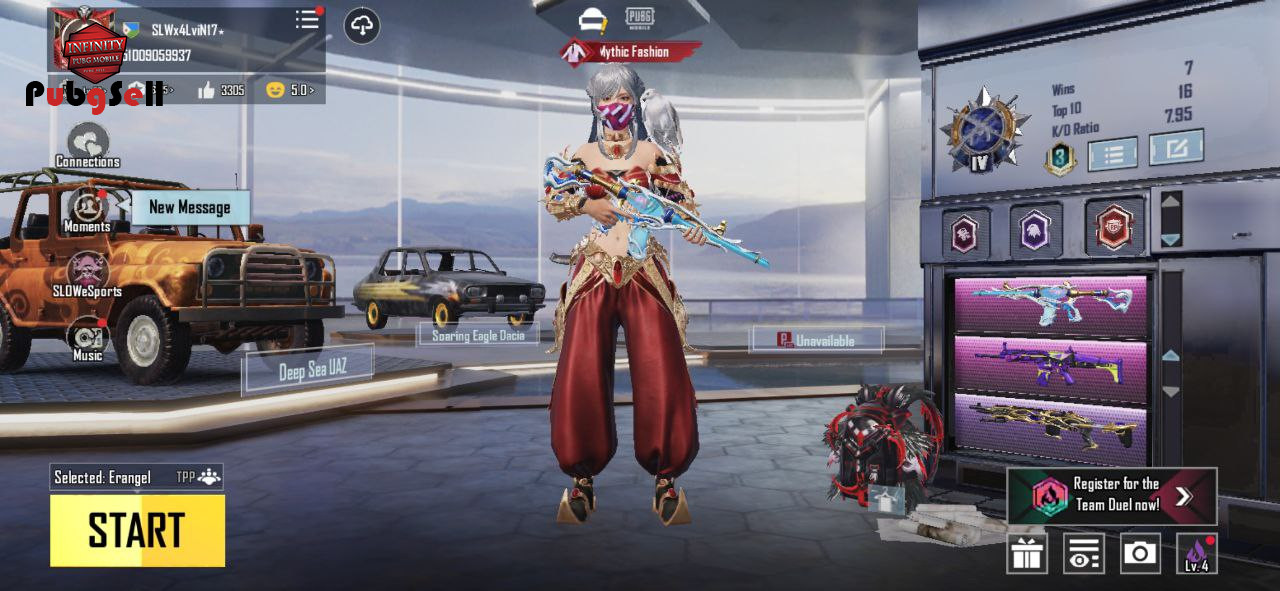Open the gift box icon
The width and height of the screenshot is (1280, 591).
click(1027, 554)
